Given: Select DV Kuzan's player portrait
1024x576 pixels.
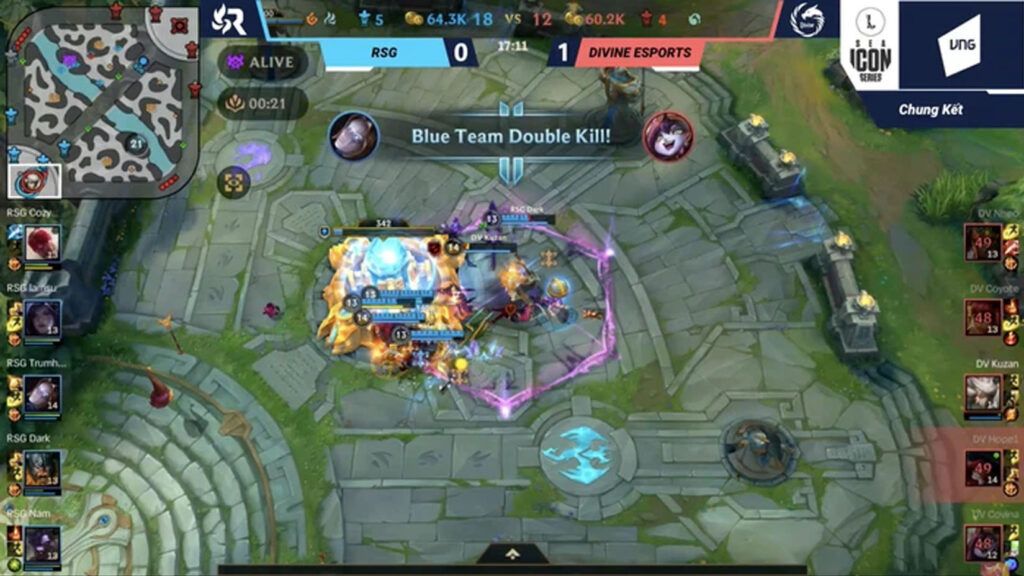Looking at the screenshot, I should pos(983,392).
